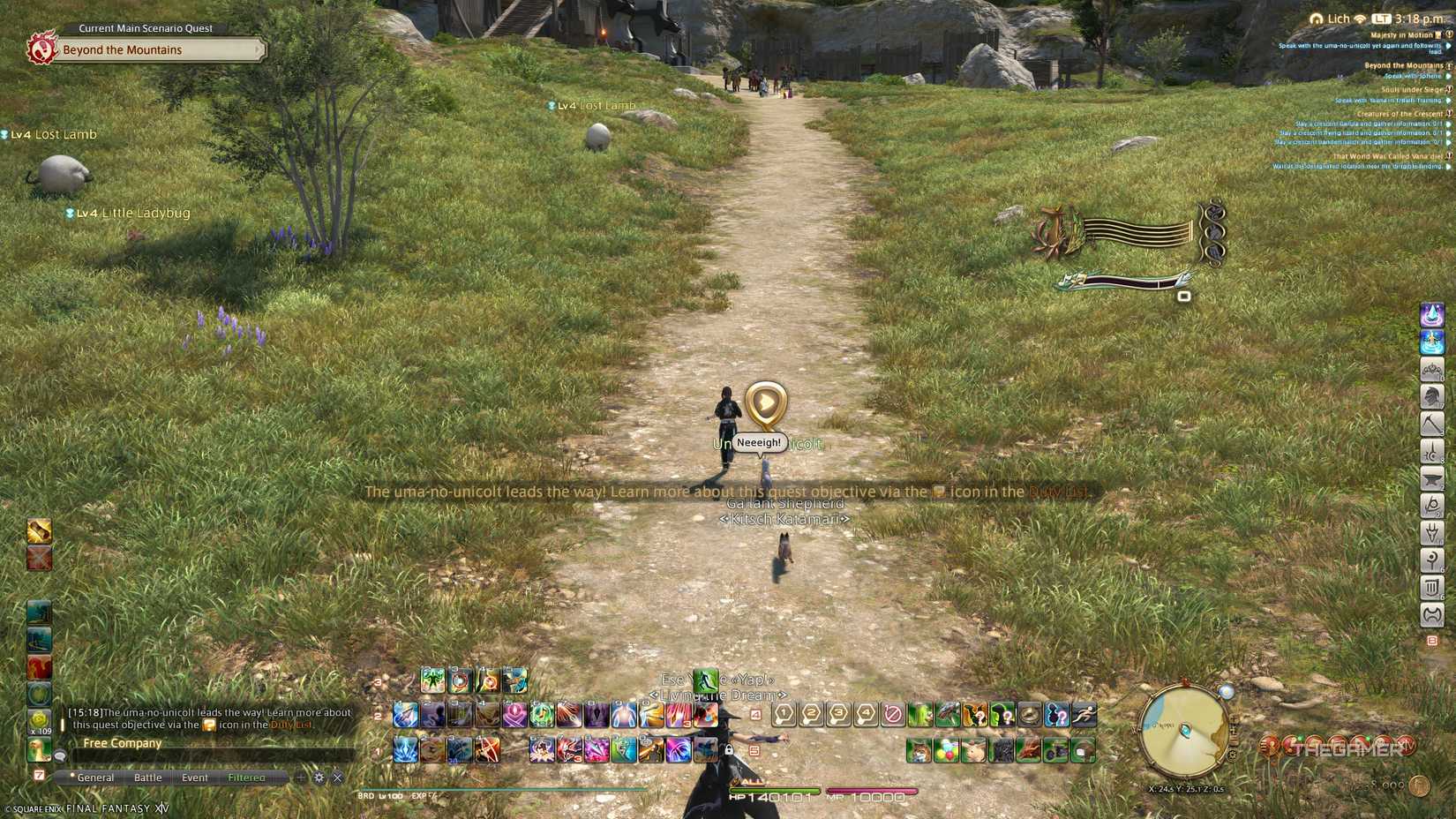Click the chocobo companion icon above the chat log
1456x819 pixels.
pyautogui.click(x=40, y=750)
